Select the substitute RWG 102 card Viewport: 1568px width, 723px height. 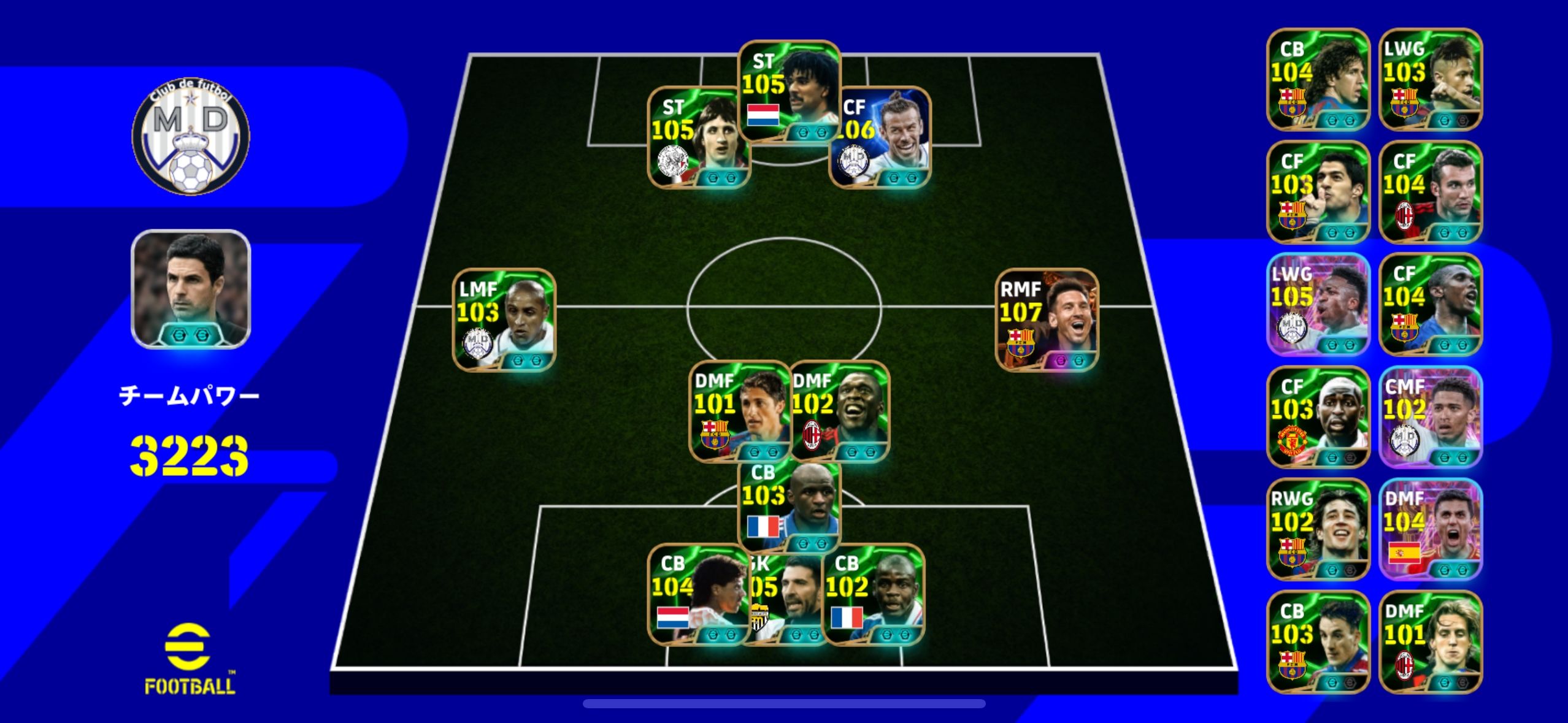pyautogui.click(x=1318, y=529)
